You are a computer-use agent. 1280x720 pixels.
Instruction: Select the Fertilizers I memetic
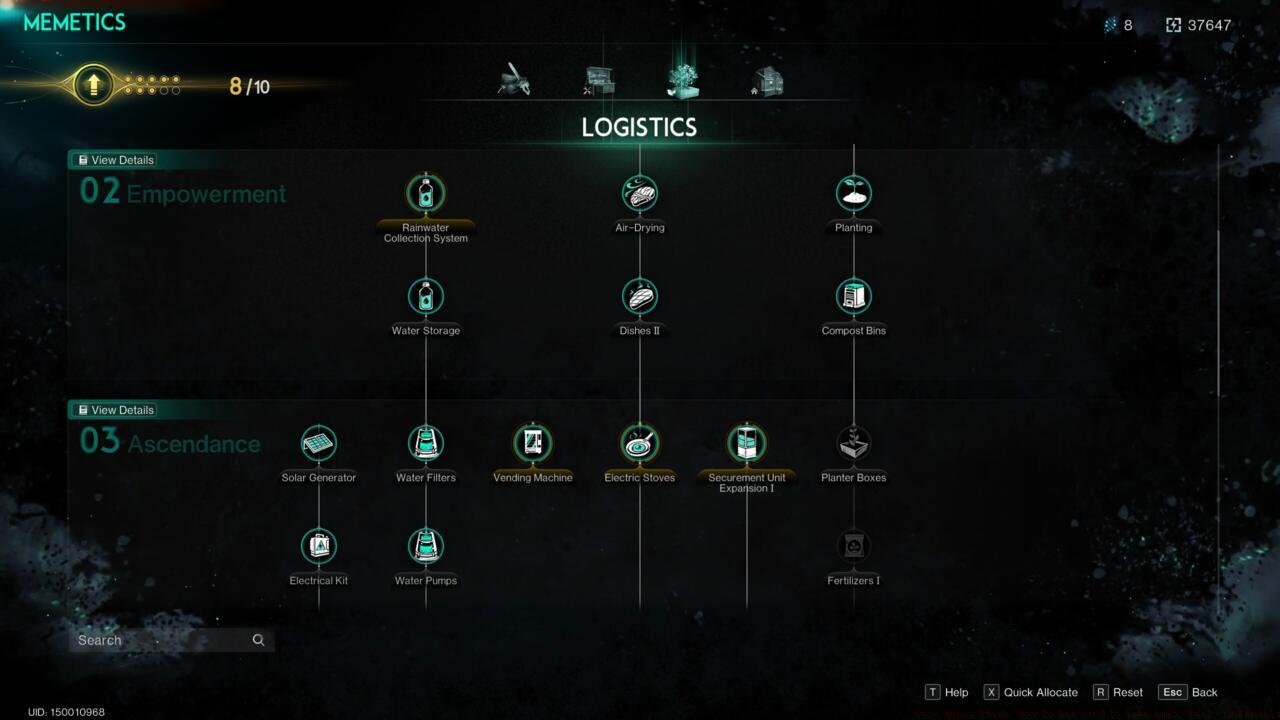(x=853, y=546)
